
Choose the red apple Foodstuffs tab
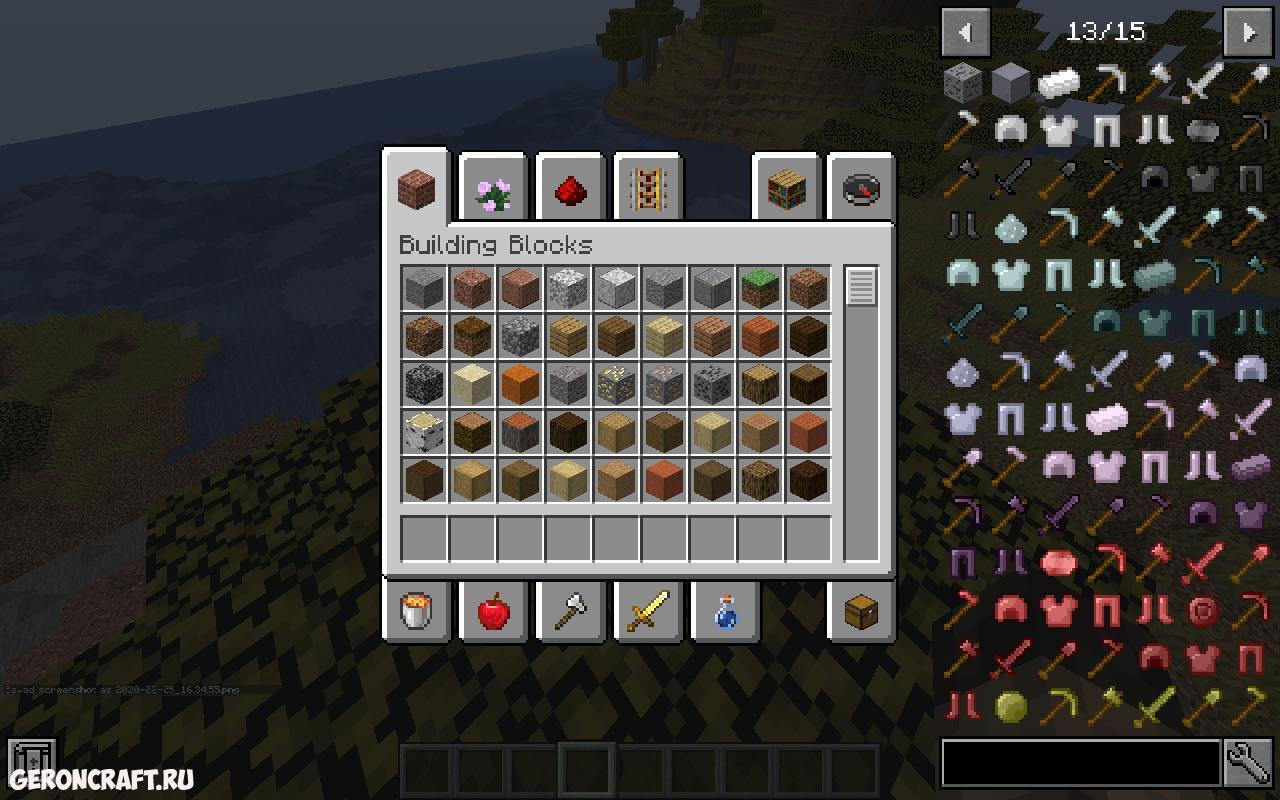tap(494, 610)
